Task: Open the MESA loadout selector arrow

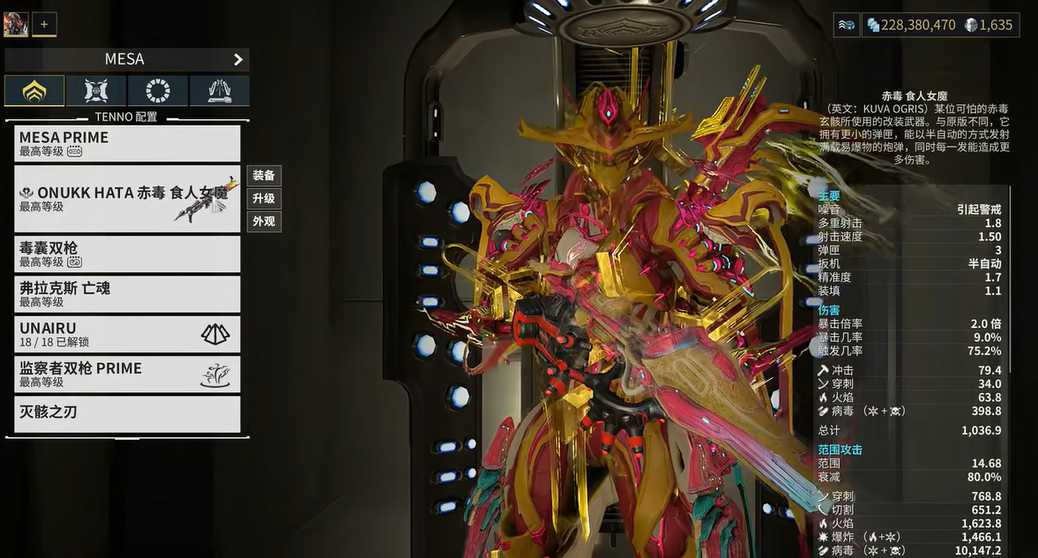Action: click(238, 59)
